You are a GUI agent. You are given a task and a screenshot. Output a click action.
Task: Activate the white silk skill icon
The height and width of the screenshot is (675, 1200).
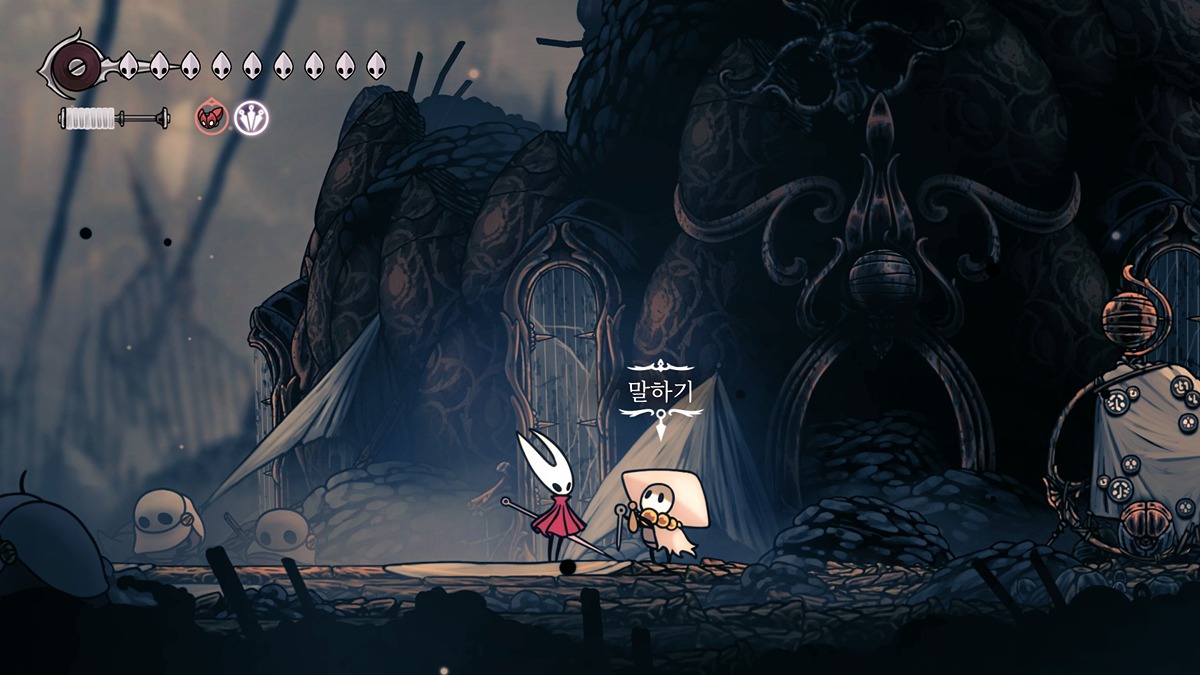251,118
